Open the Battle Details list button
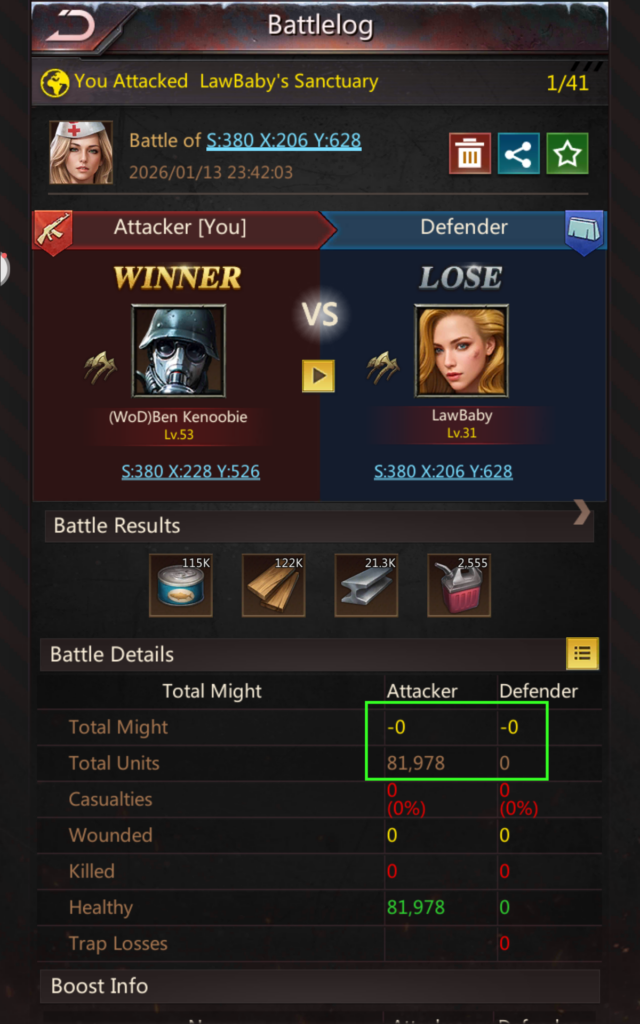Viewport: 640px width, 1024px height. click(x=582, y=654)
